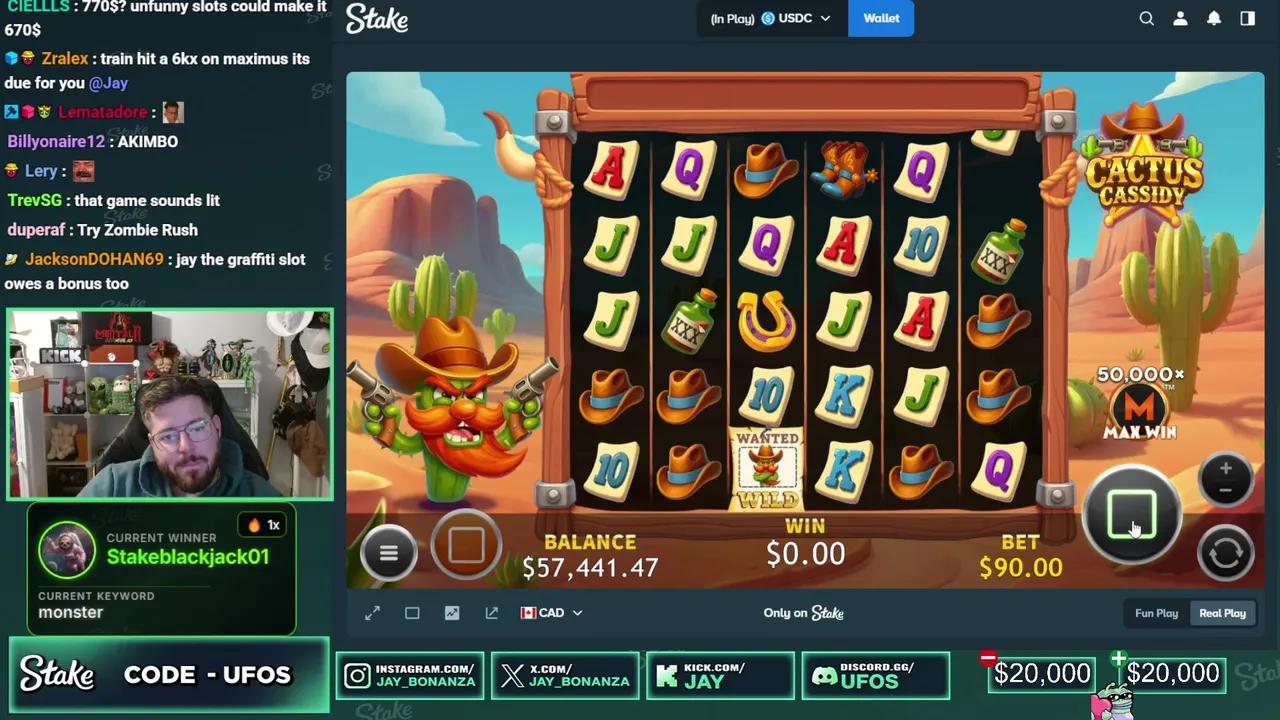The height and width of the screenshot is (720, 1280).
Task: Open the Wallet
Action: click(881, 18)
